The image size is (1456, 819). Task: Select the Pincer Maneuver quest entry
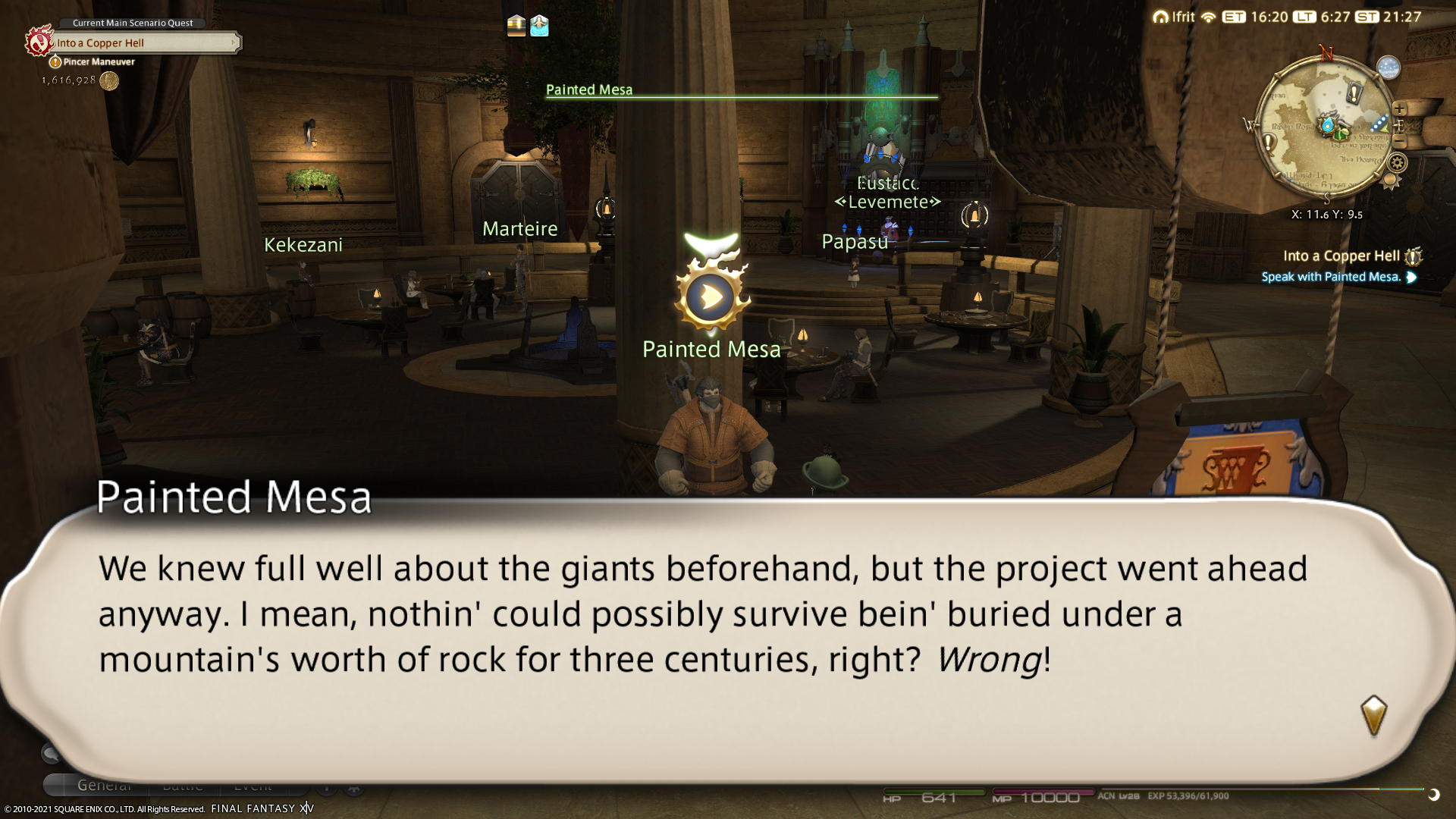click(x=99, y=62)
